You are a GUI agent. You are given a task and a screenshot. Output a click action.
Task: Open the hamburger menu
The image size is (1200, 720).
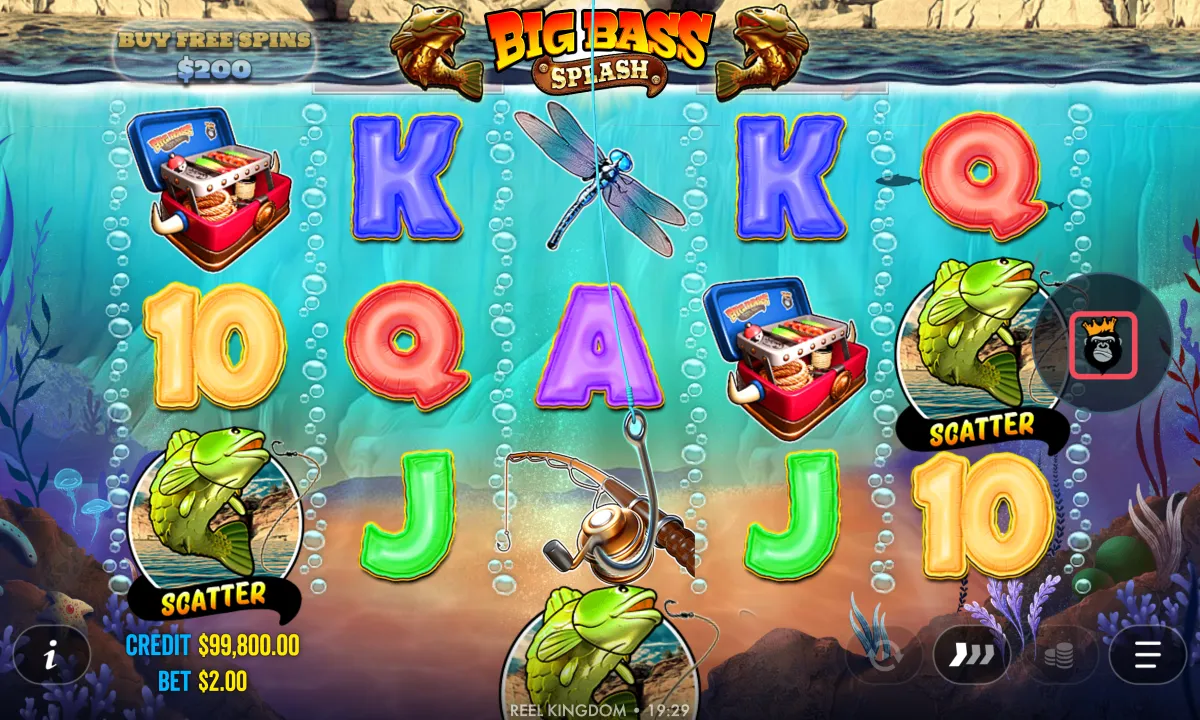pos(1147,655)
